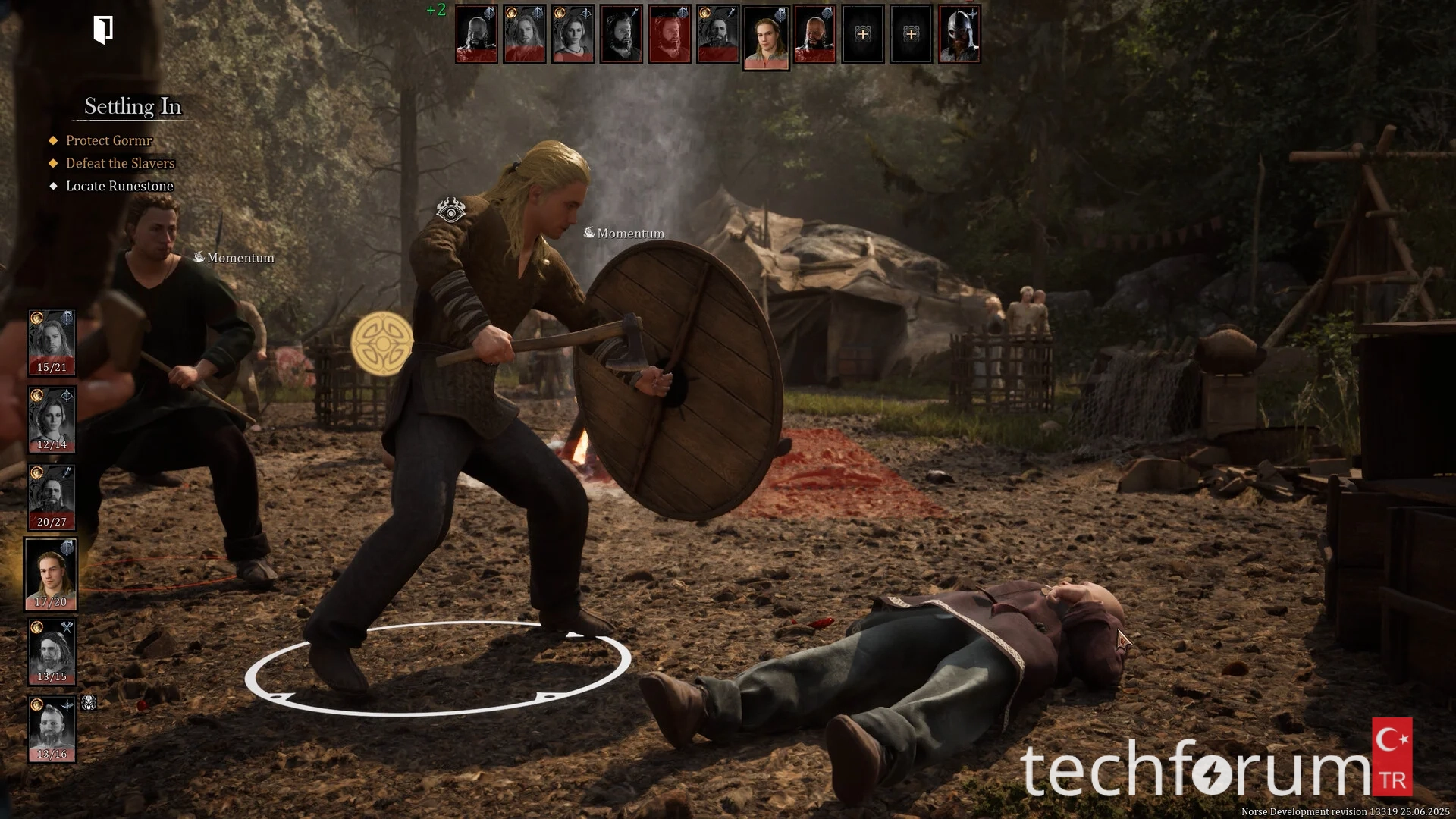Choose the party member with 20/27 health
Viewport: 1456px width, 819px height.
click(x=52, y=497)
